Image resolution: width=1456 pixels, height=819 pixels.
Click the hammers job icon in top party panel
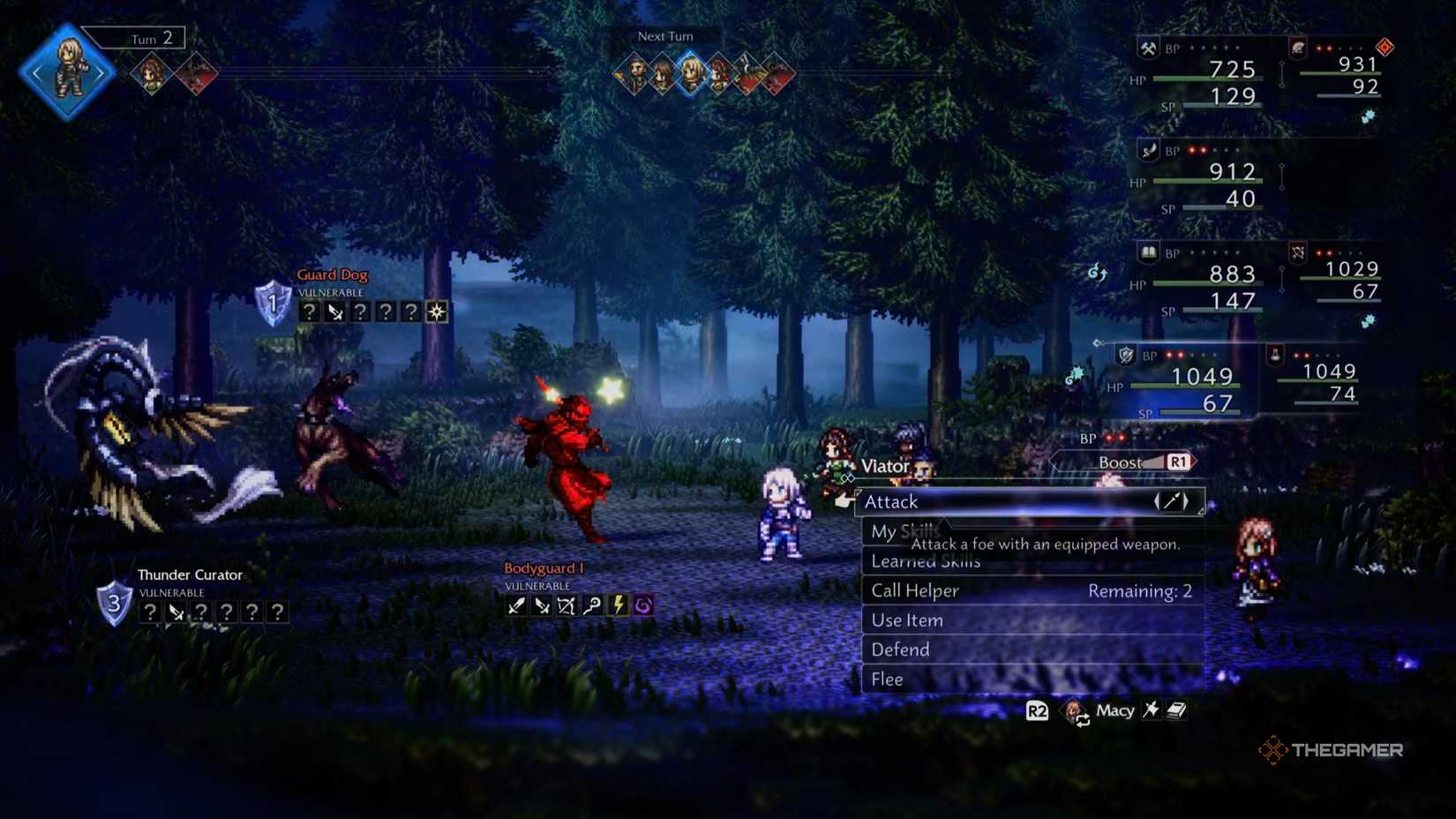[1147, 49]
